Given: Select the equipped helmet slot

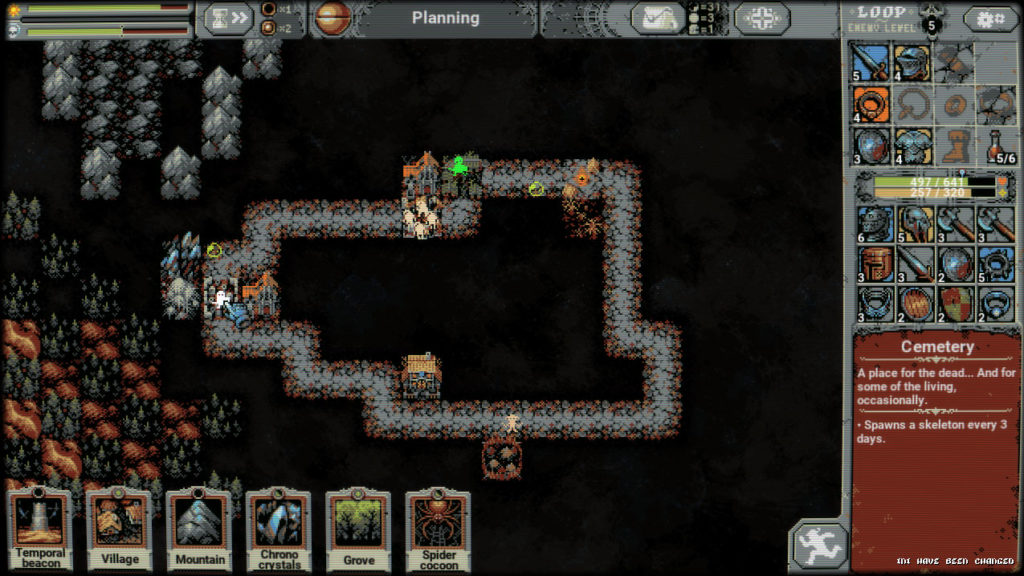Looking at the screenshot, I should pos(912,63).
